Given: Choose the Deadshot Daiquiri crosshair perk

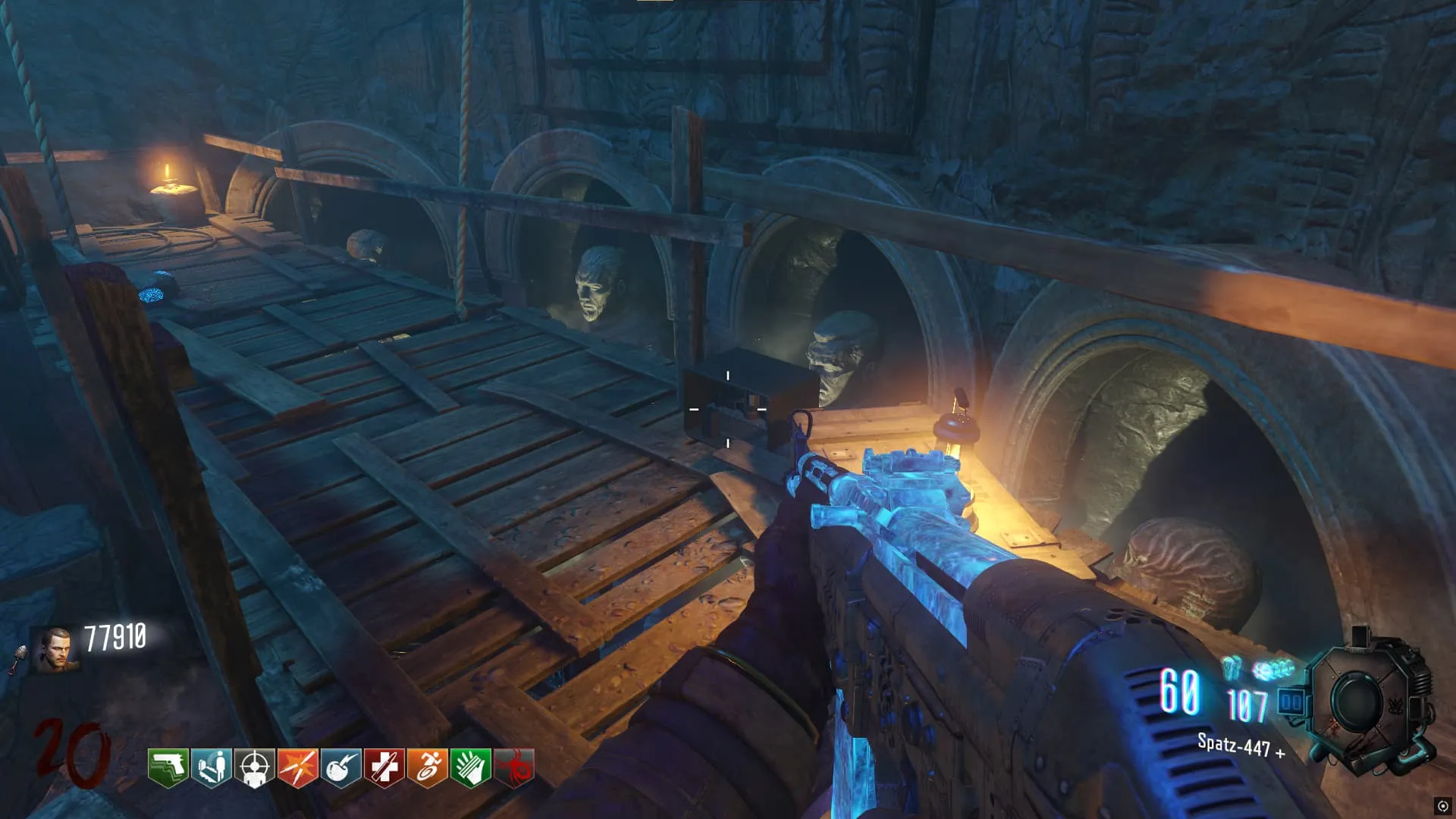Looking at the screenshot, I should click(255, 767).
